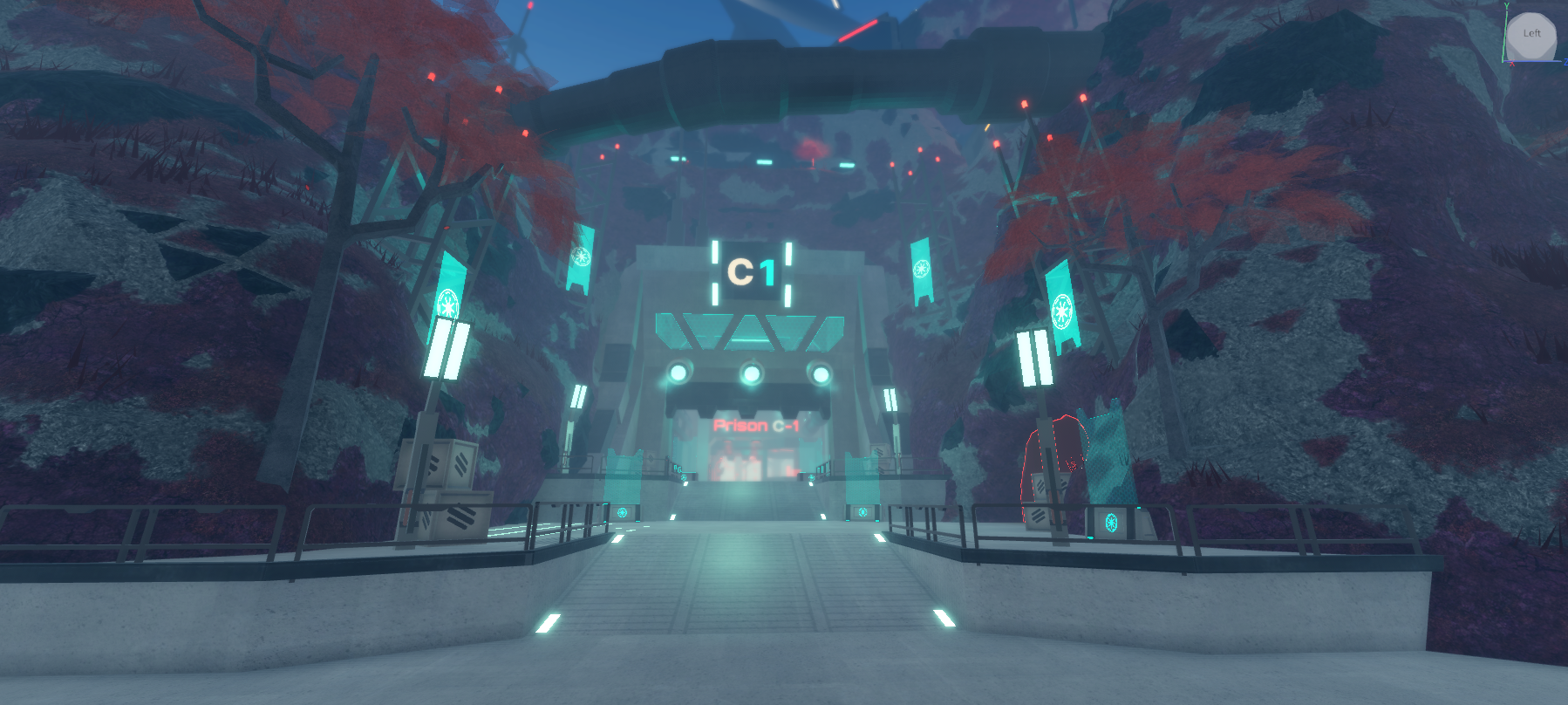Select the C1 sign above the gate
Screen dimensions: 1568x705
point(752,270)
